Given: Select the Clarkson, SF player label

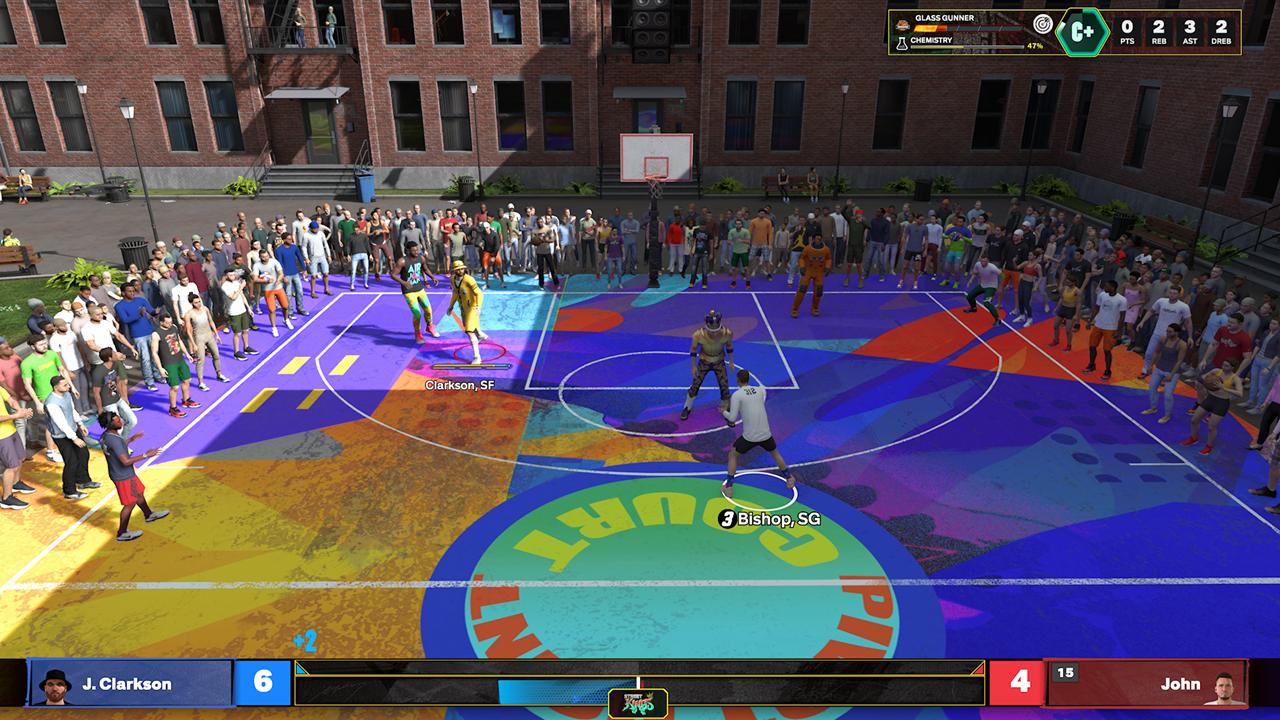Looking at the screenshot, I should pyautogui.click(x=460, y=385).
